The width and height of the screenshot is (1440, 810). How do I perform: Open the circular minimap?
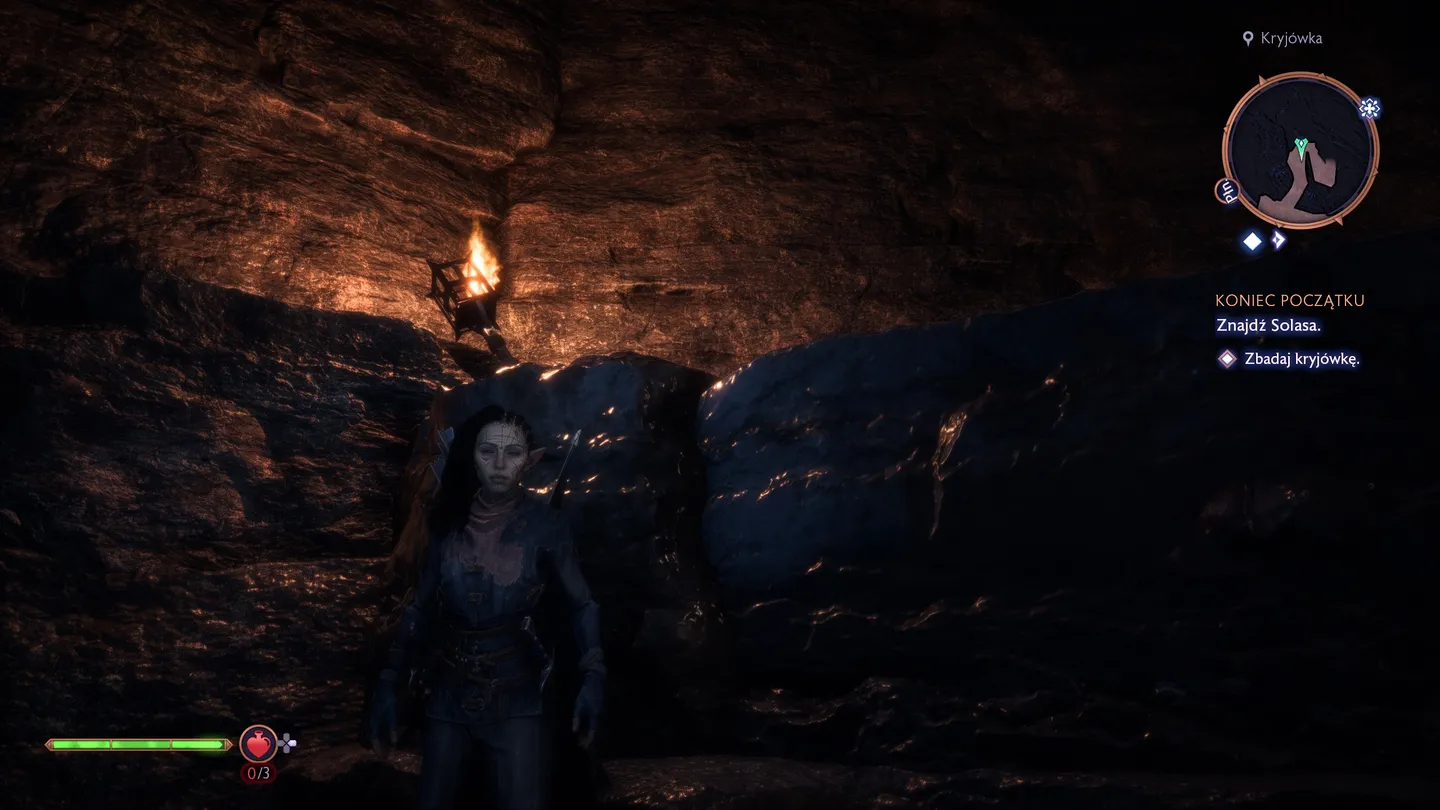tap(1300, 152)
